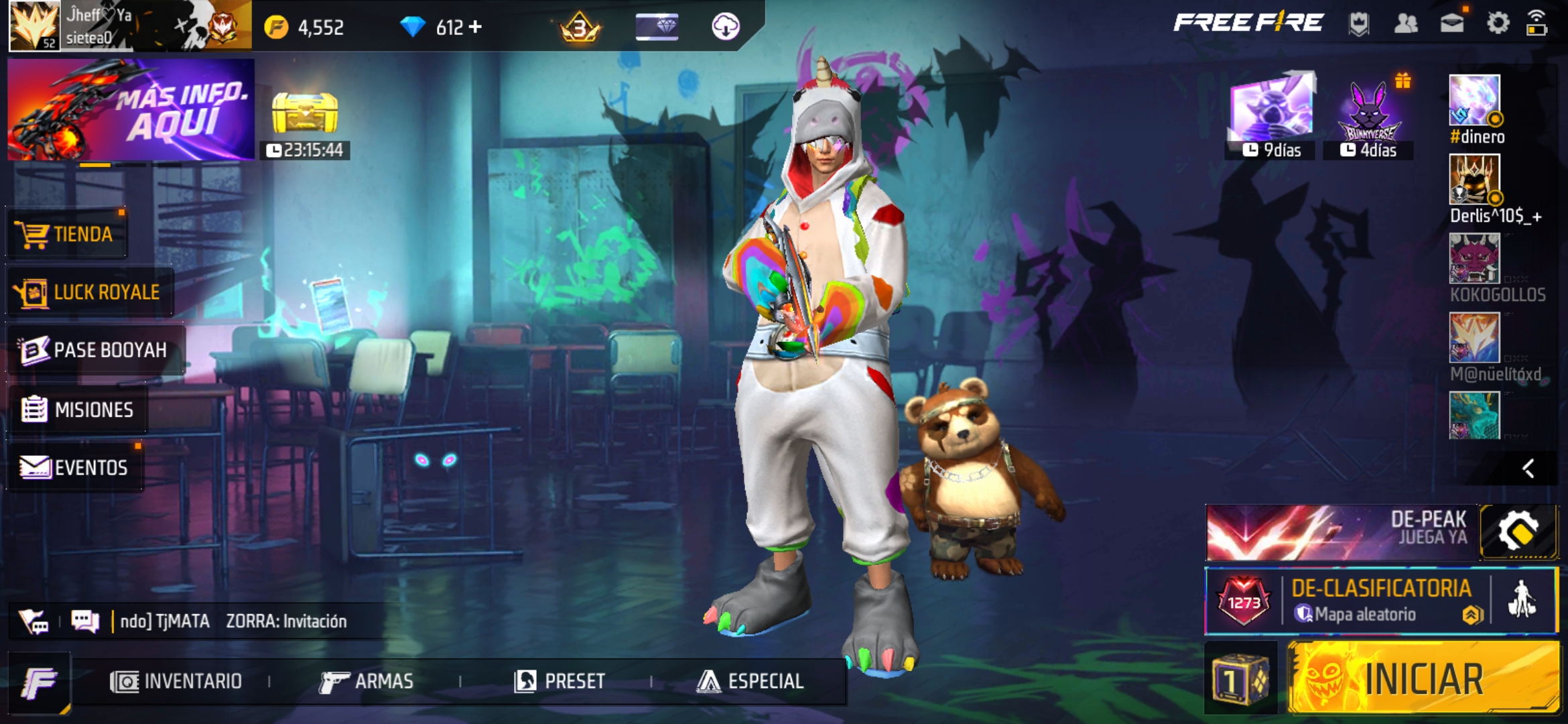Screen dimensions: 1568x724
Task: Open the ARMAS tab
Action: click(x=367, y=682)
